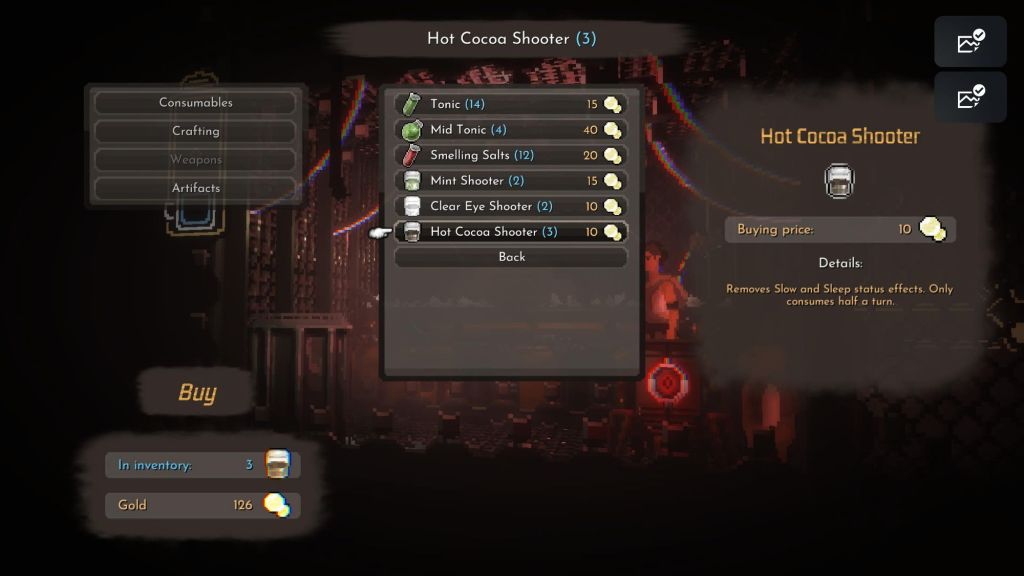Click the top chart overlay icon

[x=970, y=42]
